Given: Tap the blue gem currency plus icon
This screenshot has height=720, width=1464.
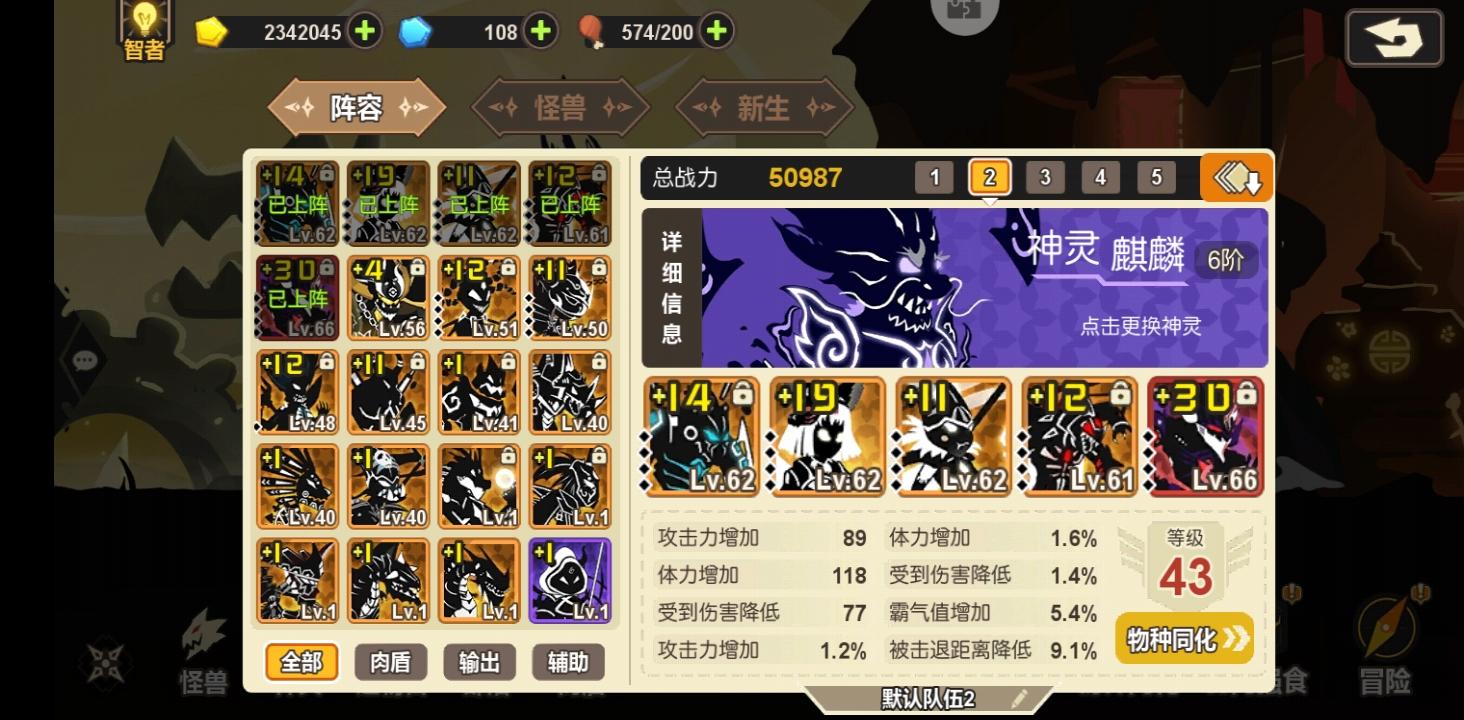Looking at the screenshot, I should pos(540,31).
